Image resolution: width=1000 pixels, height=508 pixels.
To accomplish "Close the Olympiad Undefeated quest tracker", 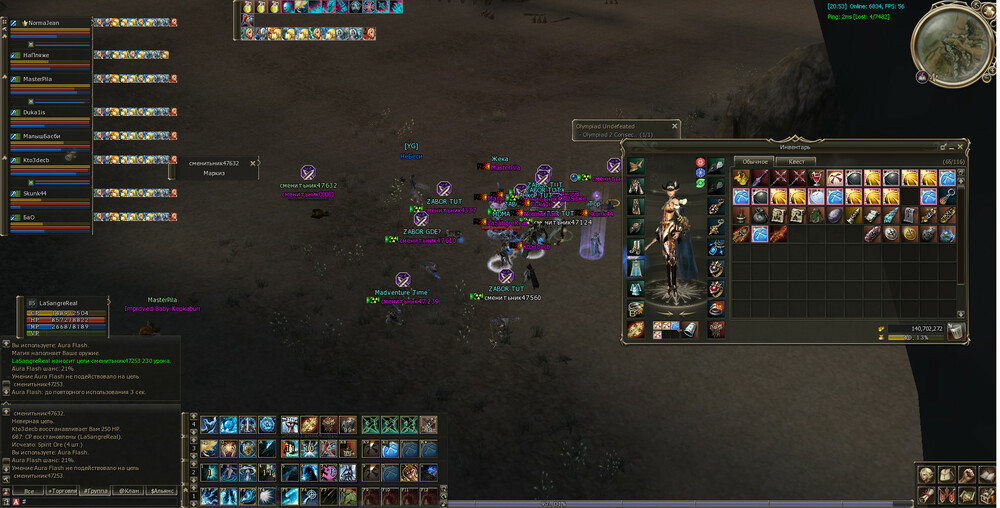I will coord(675,126).
